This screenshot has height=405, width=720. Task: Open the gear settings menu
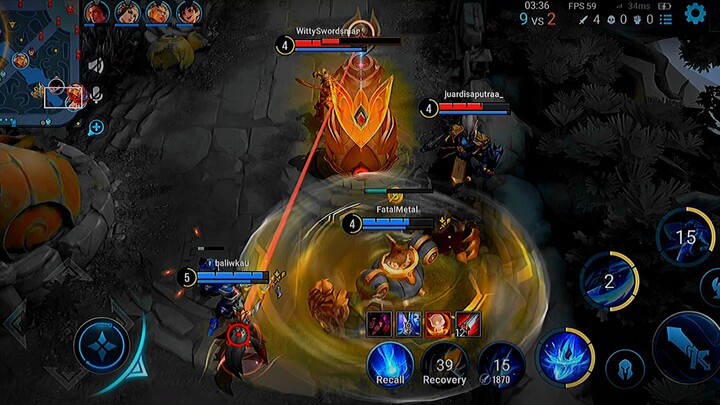click(x=696, y=14)
